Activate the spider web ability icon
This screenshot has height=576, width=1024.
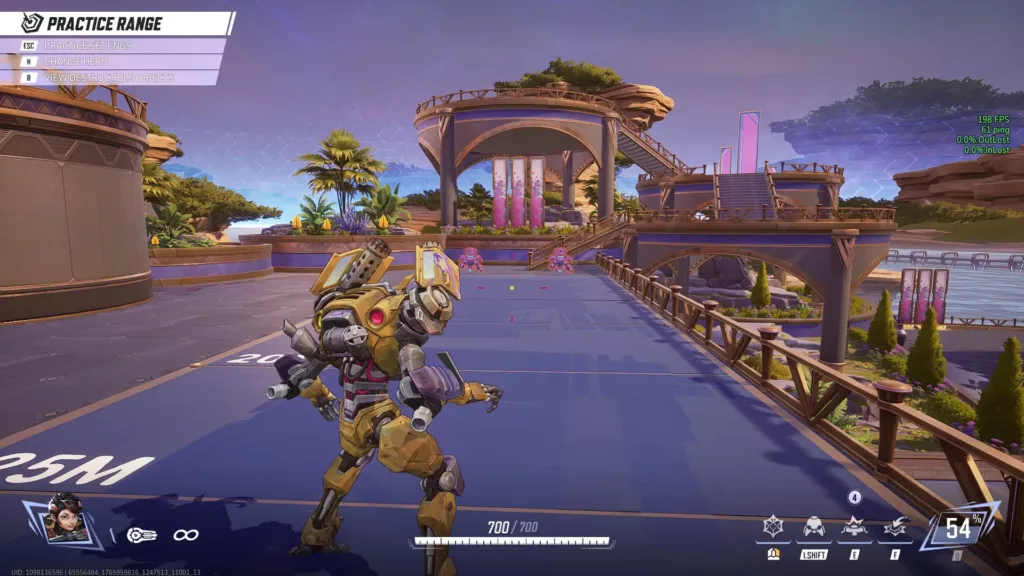(x=773, y=527)
